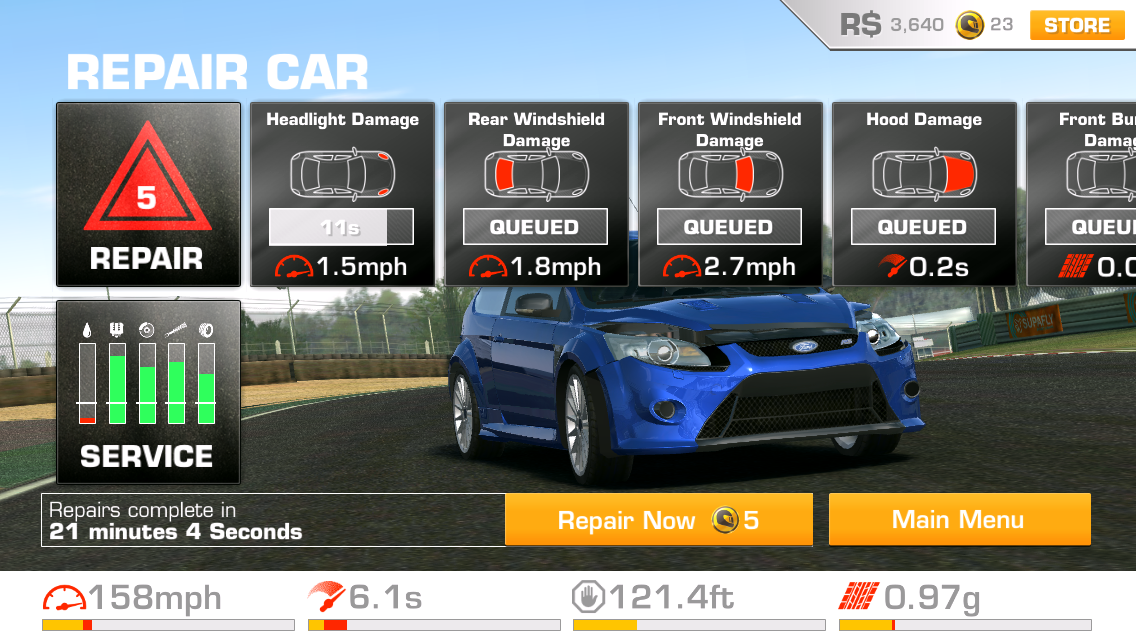Select the Headlight Damage card
Image resolution: width=1136 pixels, height=640 pixels.
coord(342,194)
